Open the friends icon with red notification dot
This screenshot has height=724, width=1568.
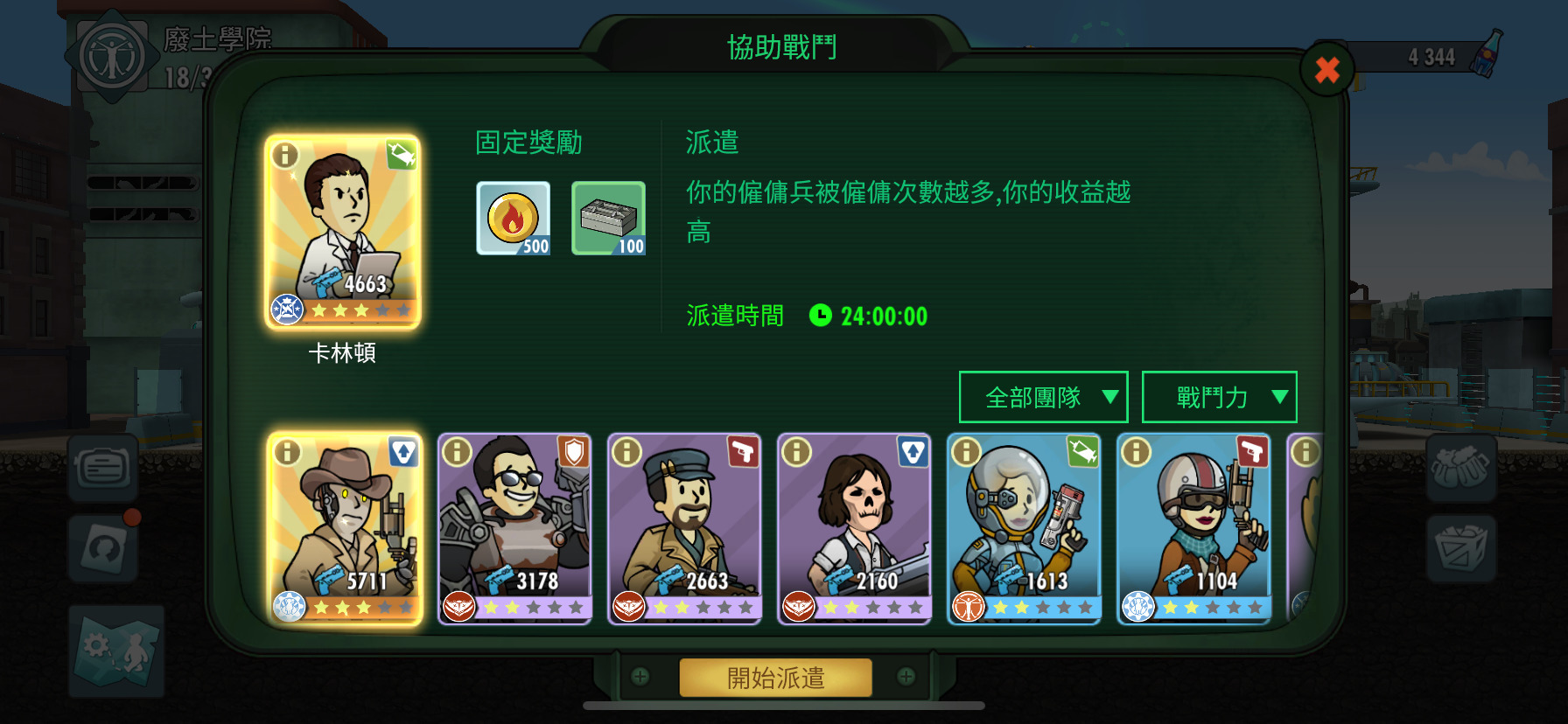tap(103, 546)
